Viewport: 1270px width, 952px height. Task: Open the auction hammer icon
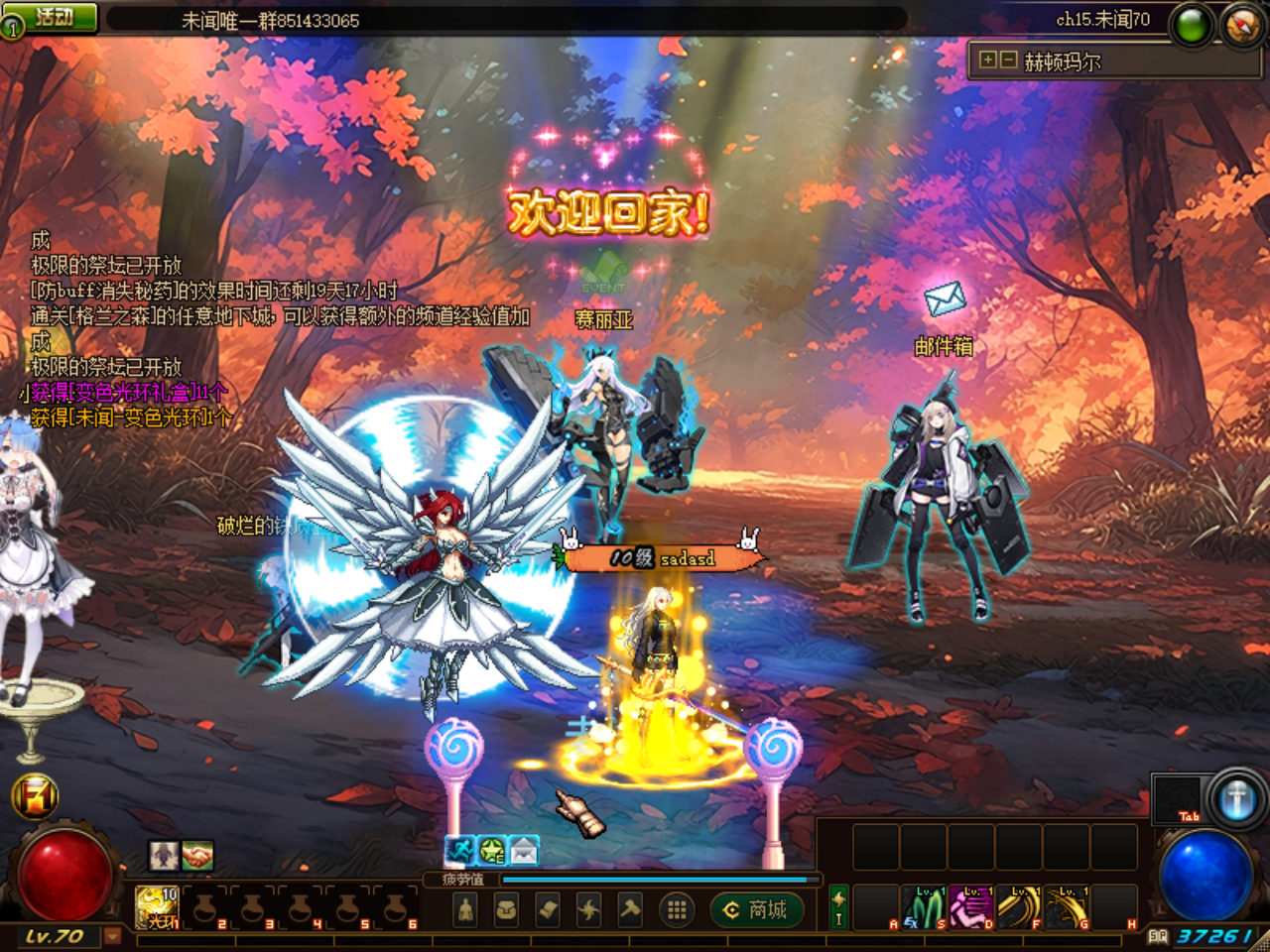point(627,909)
